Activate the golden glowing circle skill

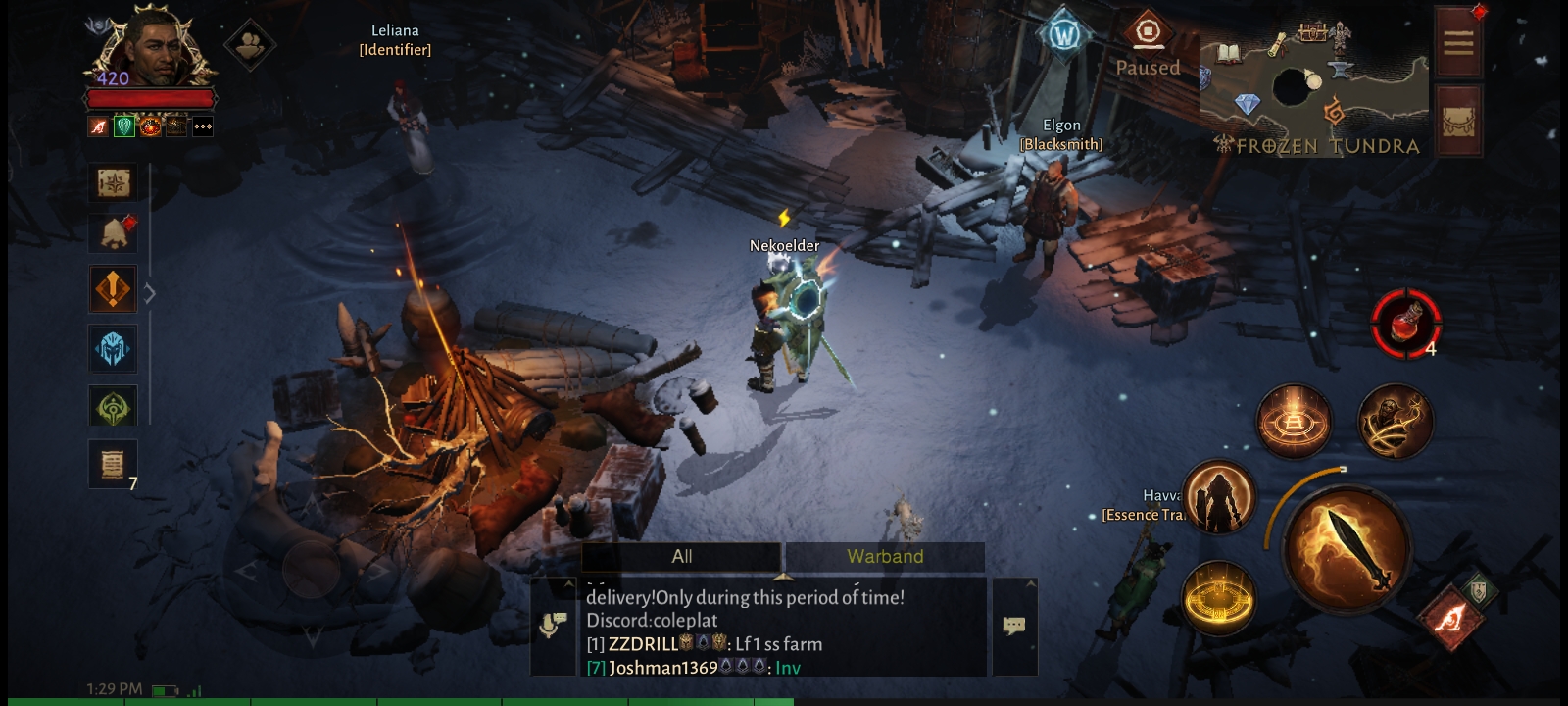1218,598
